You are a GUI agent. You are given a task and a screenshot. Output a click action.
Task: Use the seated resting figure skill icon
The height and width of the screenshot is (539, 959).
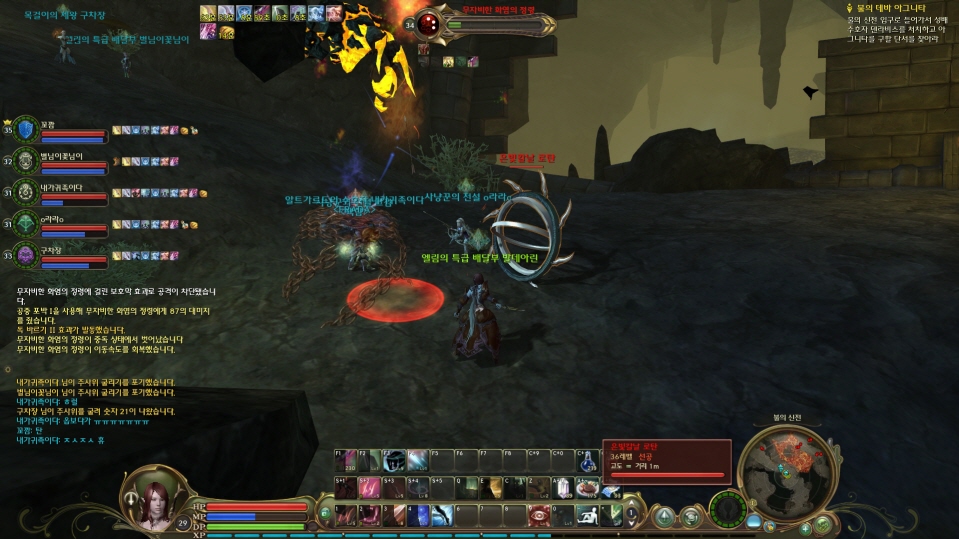[587, 514]
